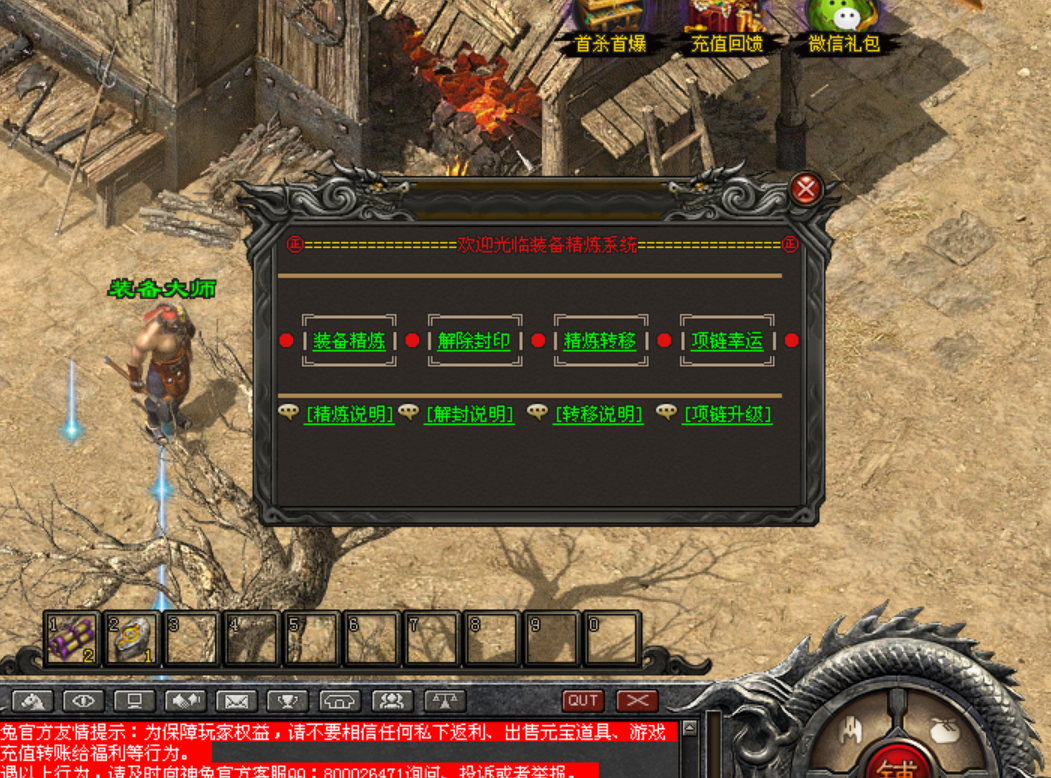Read the [精炼说明] refining guide

(349, 414)
